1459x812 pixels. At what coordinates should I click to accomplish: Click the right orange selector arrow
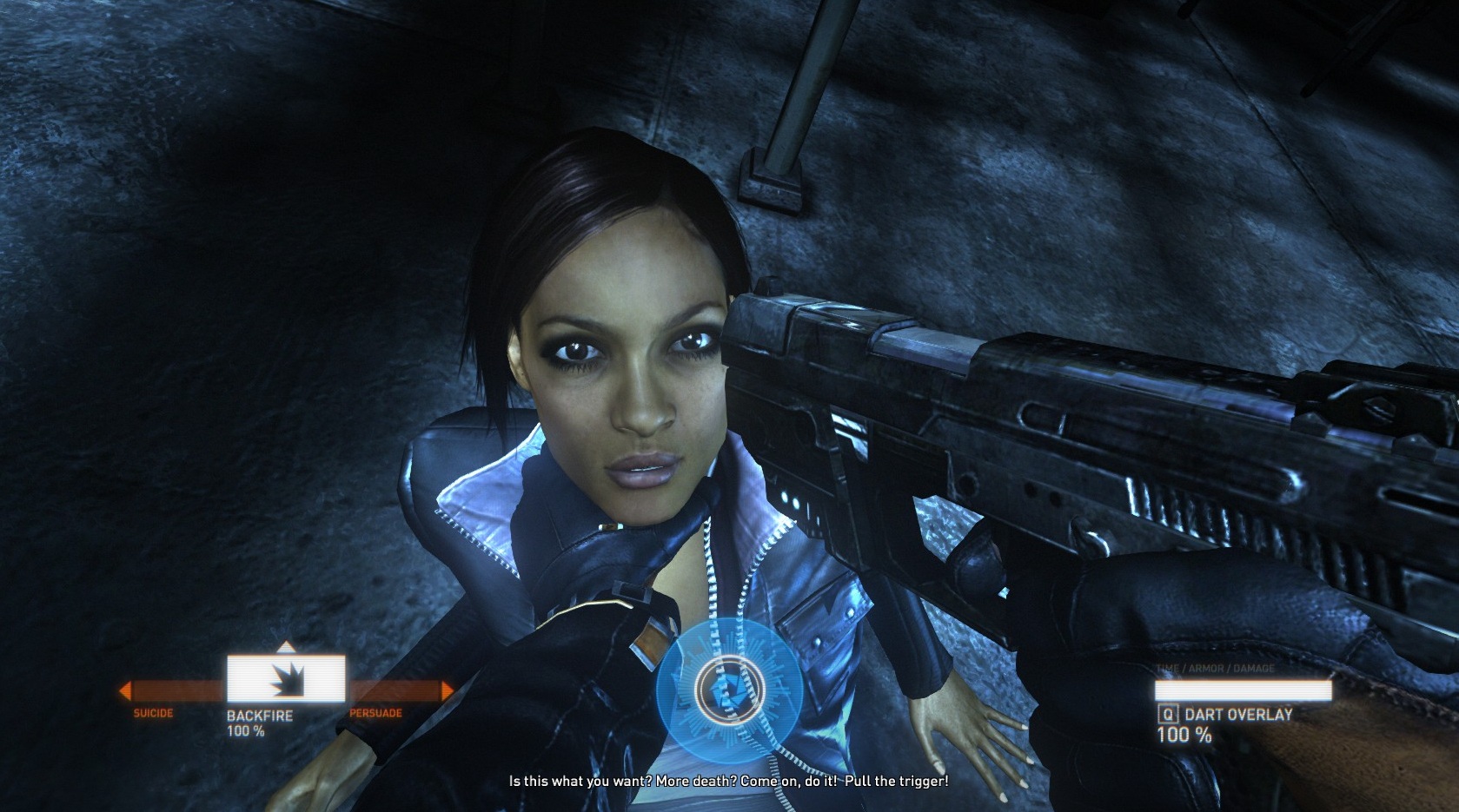tap(448, 691)
